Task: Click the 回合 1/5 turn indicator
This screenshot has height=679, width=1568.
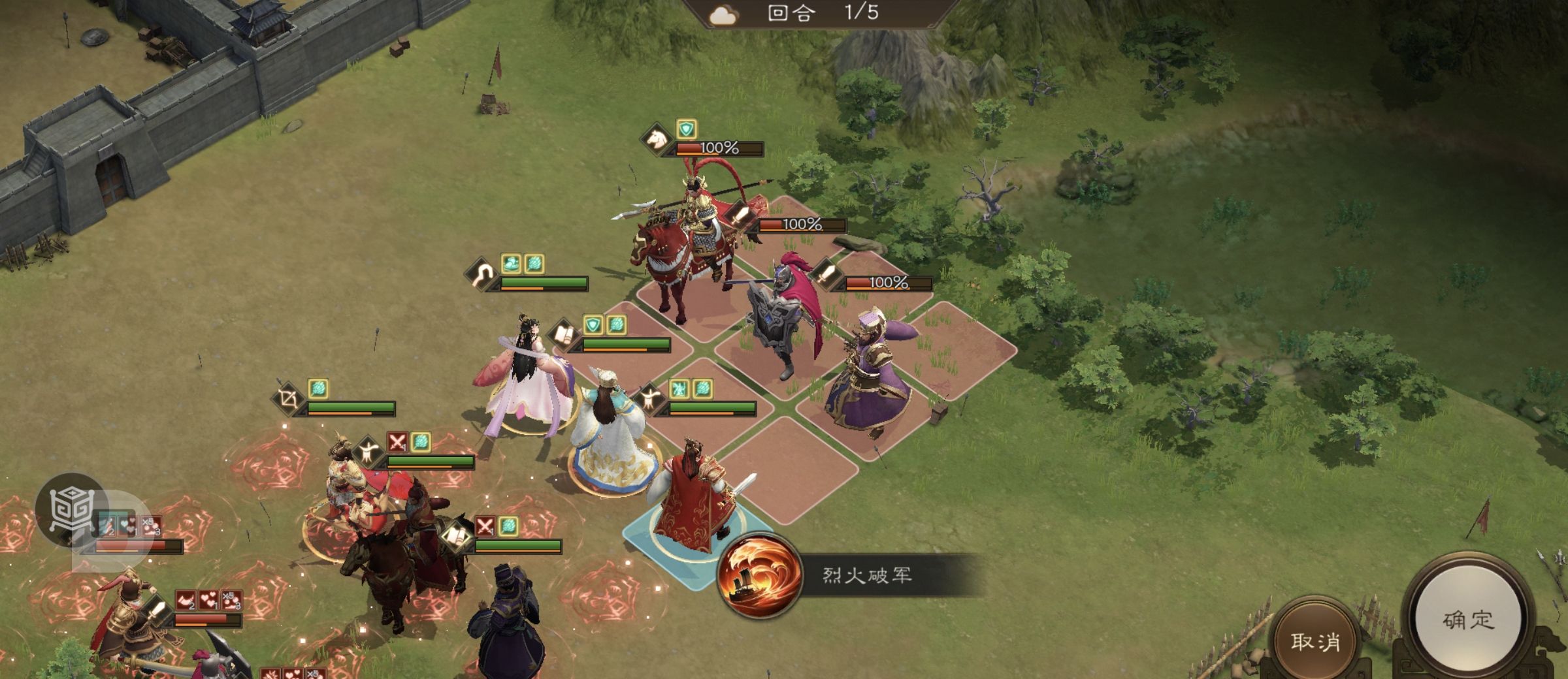Action: [820, 14]
